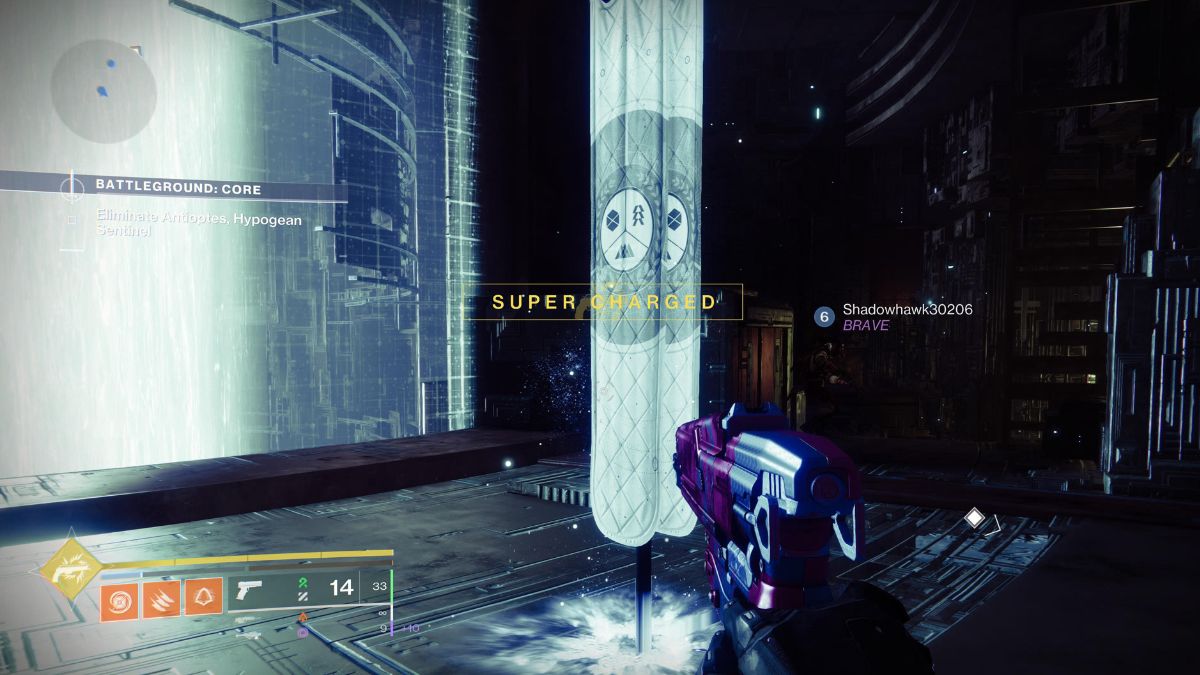Trigger the throwing knives melee ability
The height and width of the screenshot is (675, 1200).
(161, 596)
